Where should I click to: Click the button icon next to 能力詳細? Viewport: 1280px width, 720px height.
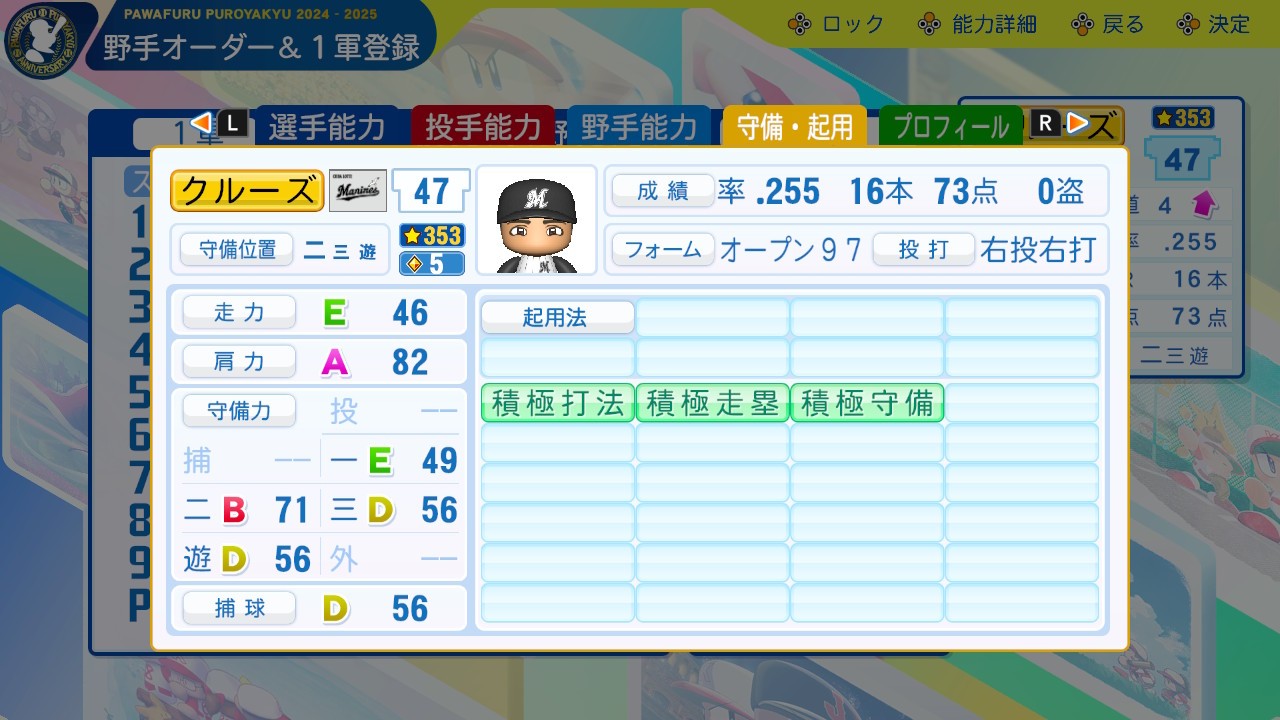[x=932, y=22]
